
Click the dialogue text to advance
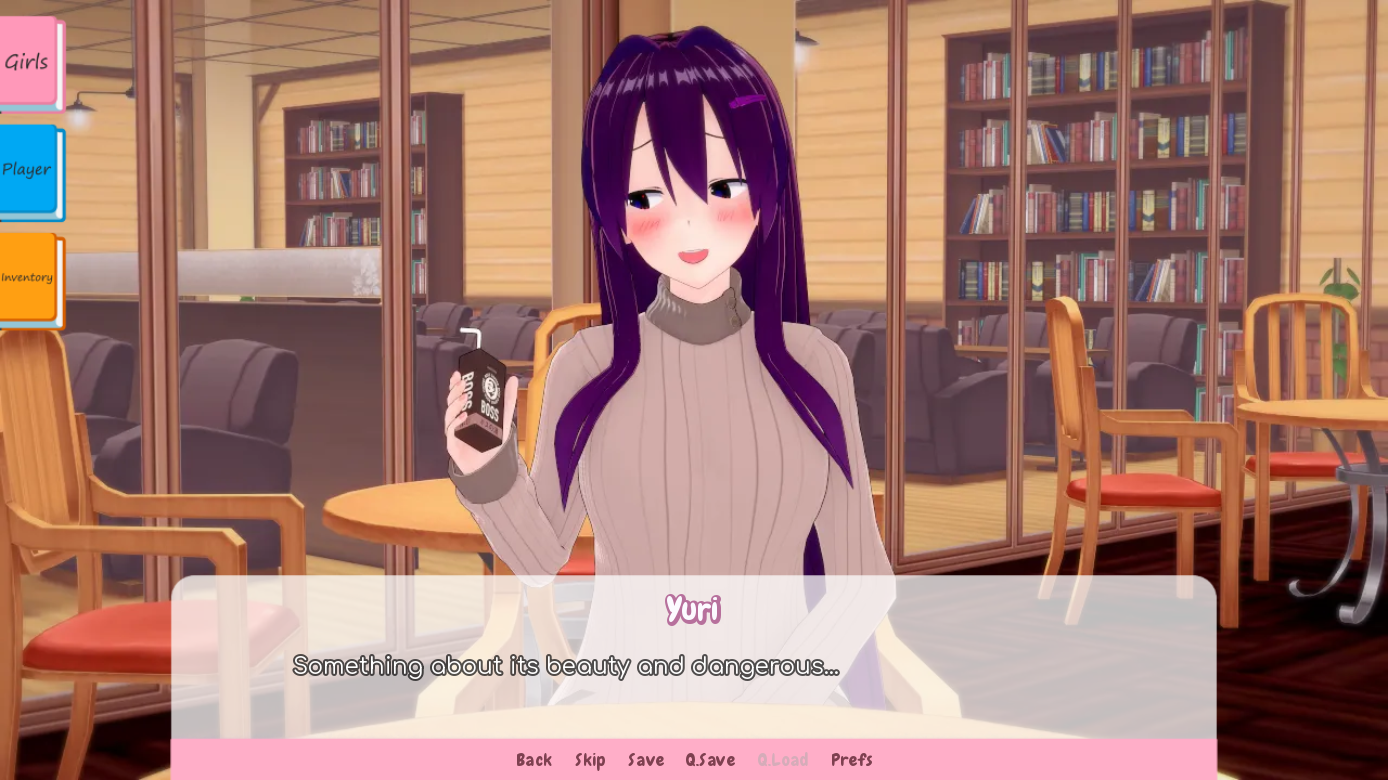[565, 665]
